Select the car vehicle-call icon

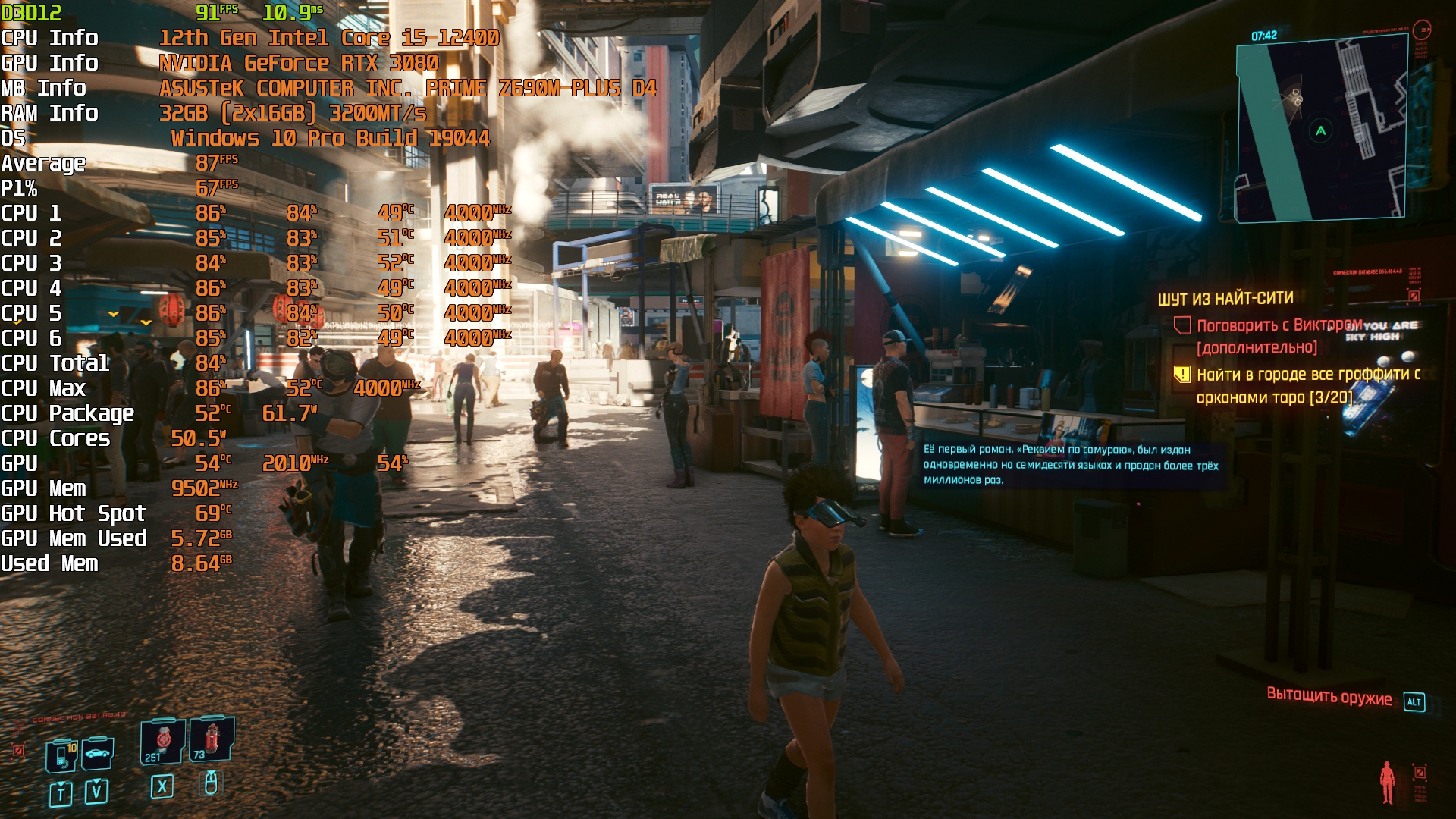click(98, 753)
